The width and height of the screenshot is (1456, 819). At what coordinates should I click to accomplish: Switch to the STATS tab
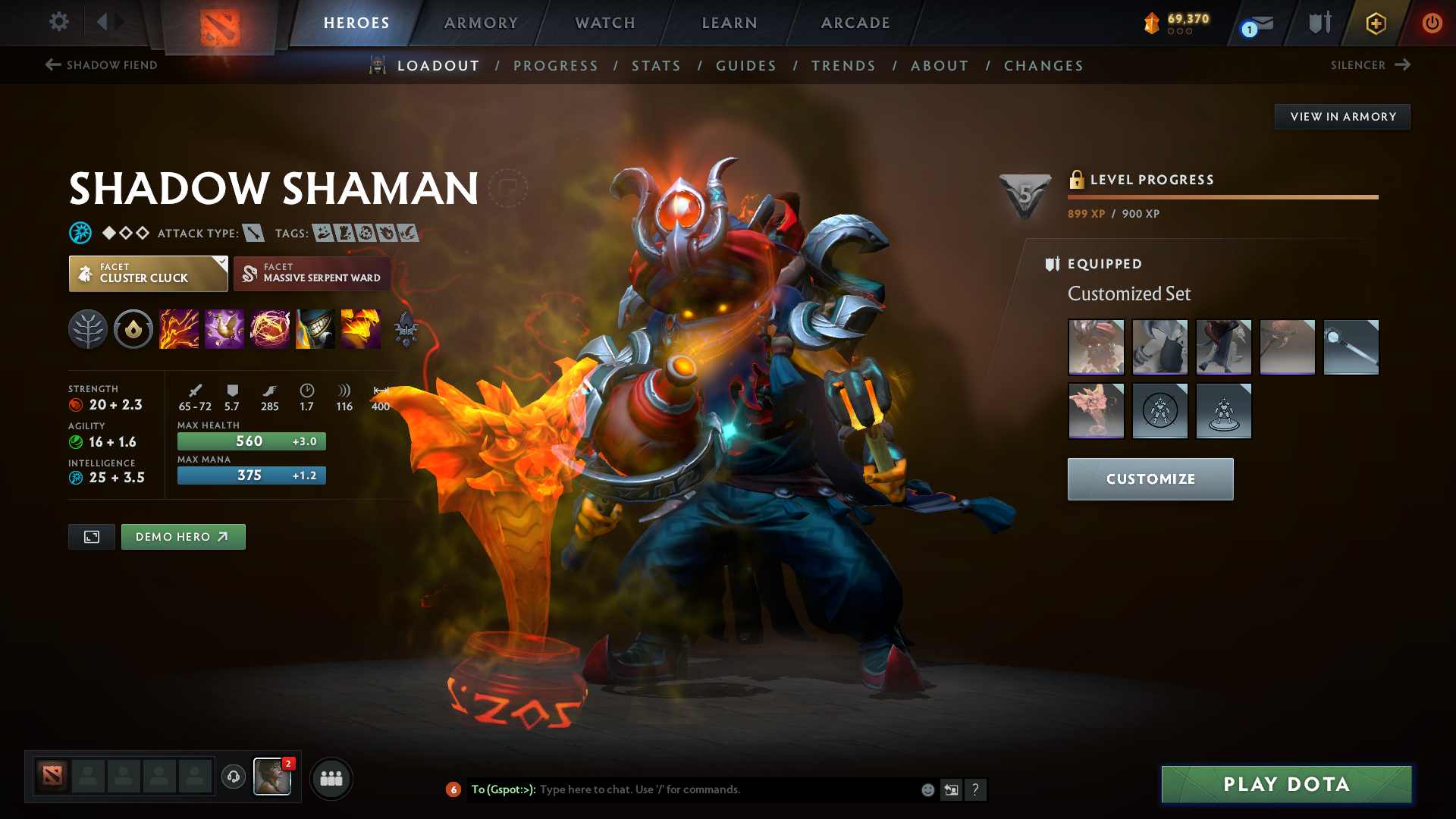pos(657,65)
